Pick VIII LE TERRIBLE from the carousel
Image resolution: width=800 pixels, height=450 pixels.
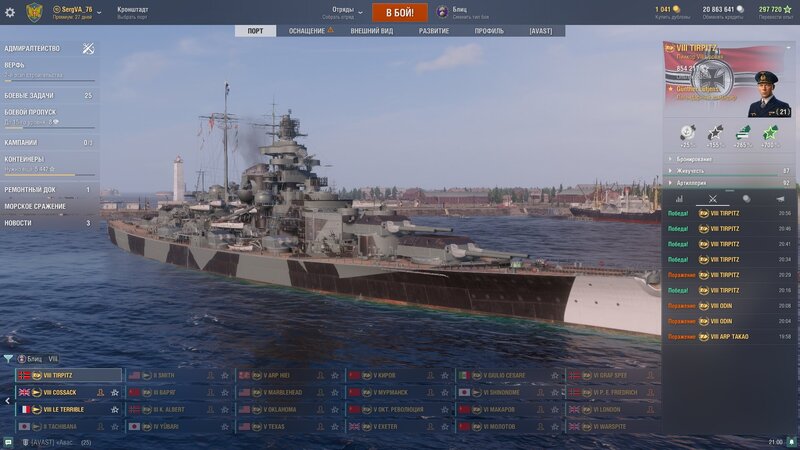[x=64, y=409]
